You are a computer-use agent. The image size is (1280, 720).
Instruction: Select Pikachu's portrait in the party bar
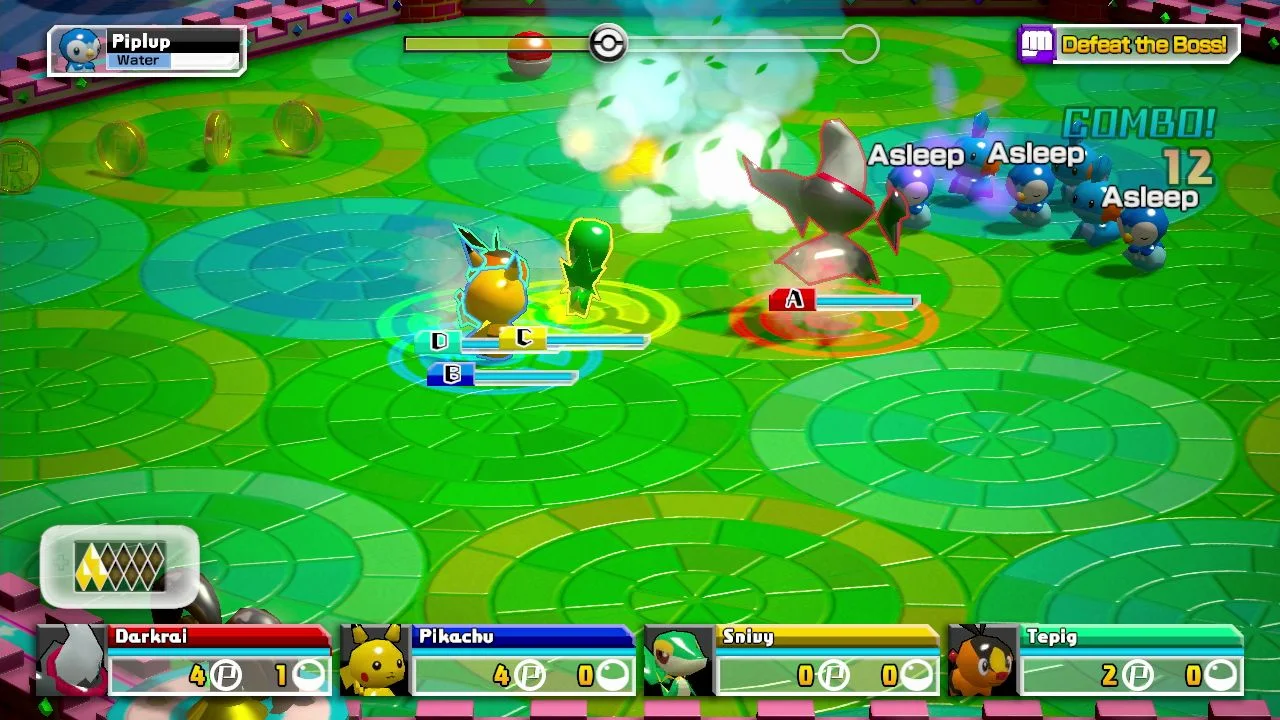coord(372,660)
